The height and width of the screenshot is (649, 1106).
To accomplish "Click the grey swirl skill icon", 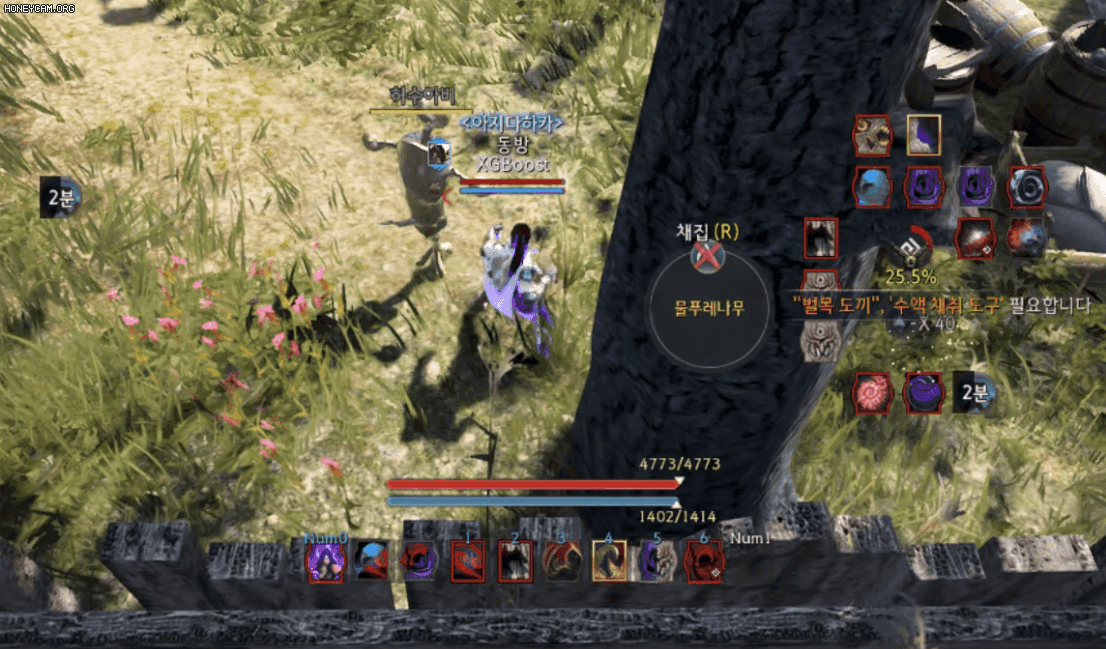I will 1027,187.
